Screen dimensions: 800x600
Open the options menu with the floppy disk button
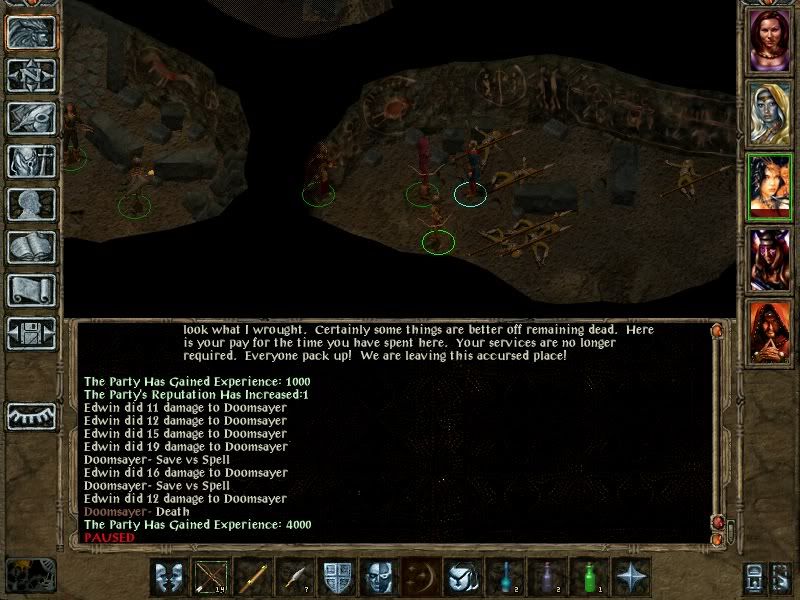30,333
